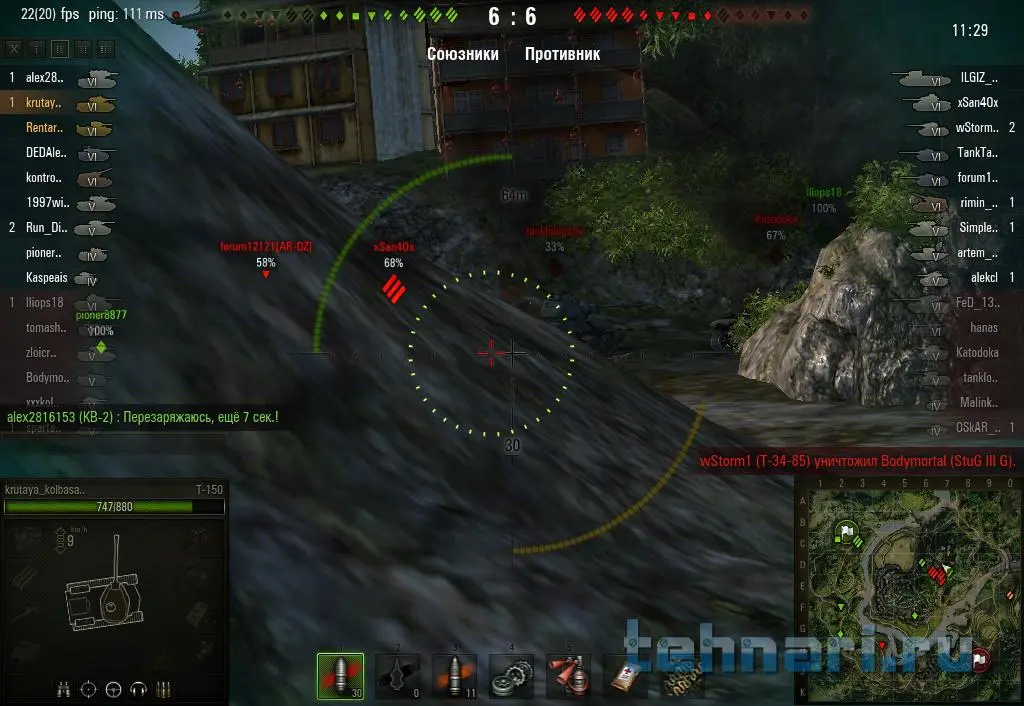Click the binoculars crew icon on damage panel

pos(63,688)
